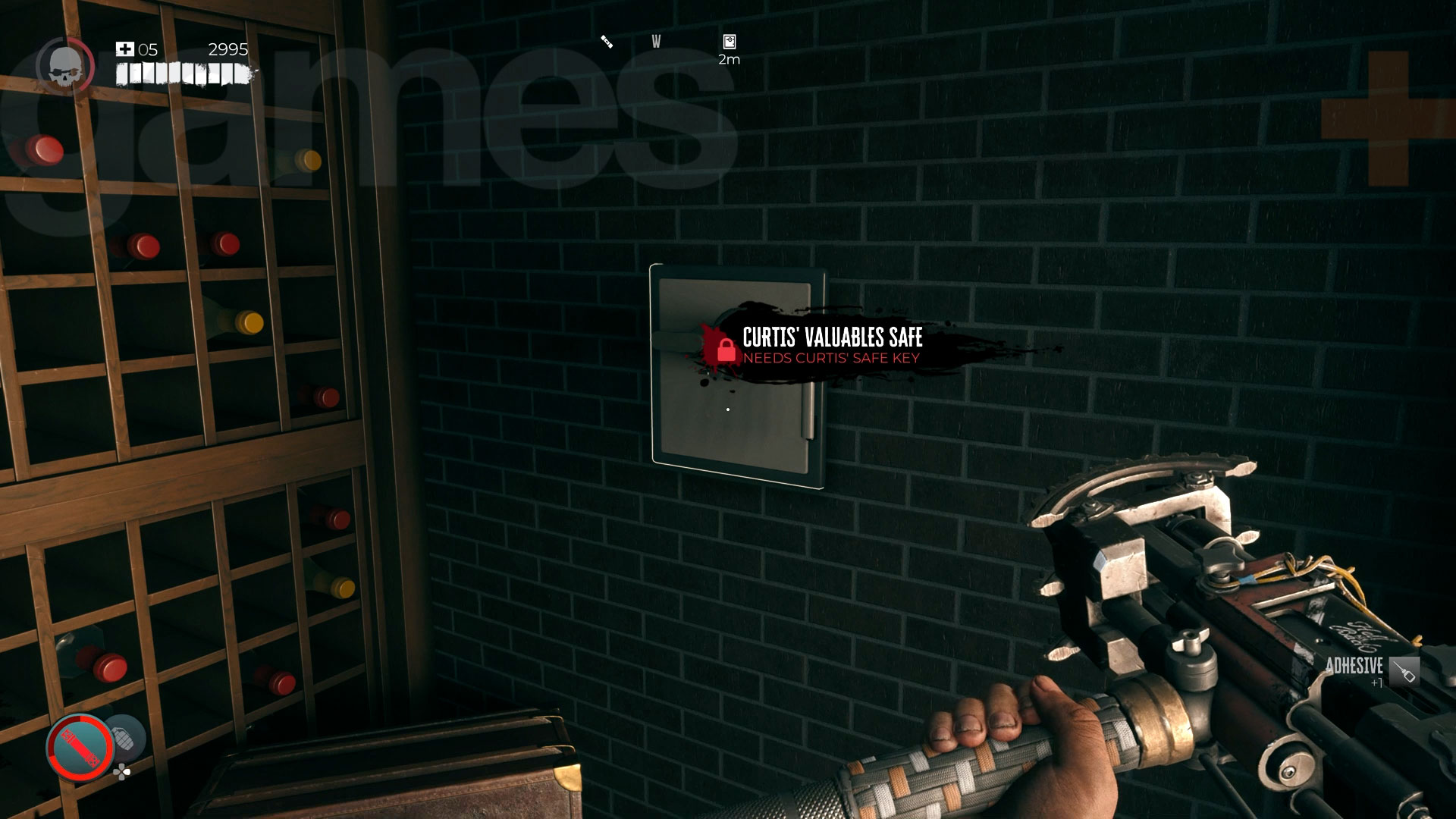Click the skull player portrait icon
Screen dimensions: 1456x819
tap(67, 64)
